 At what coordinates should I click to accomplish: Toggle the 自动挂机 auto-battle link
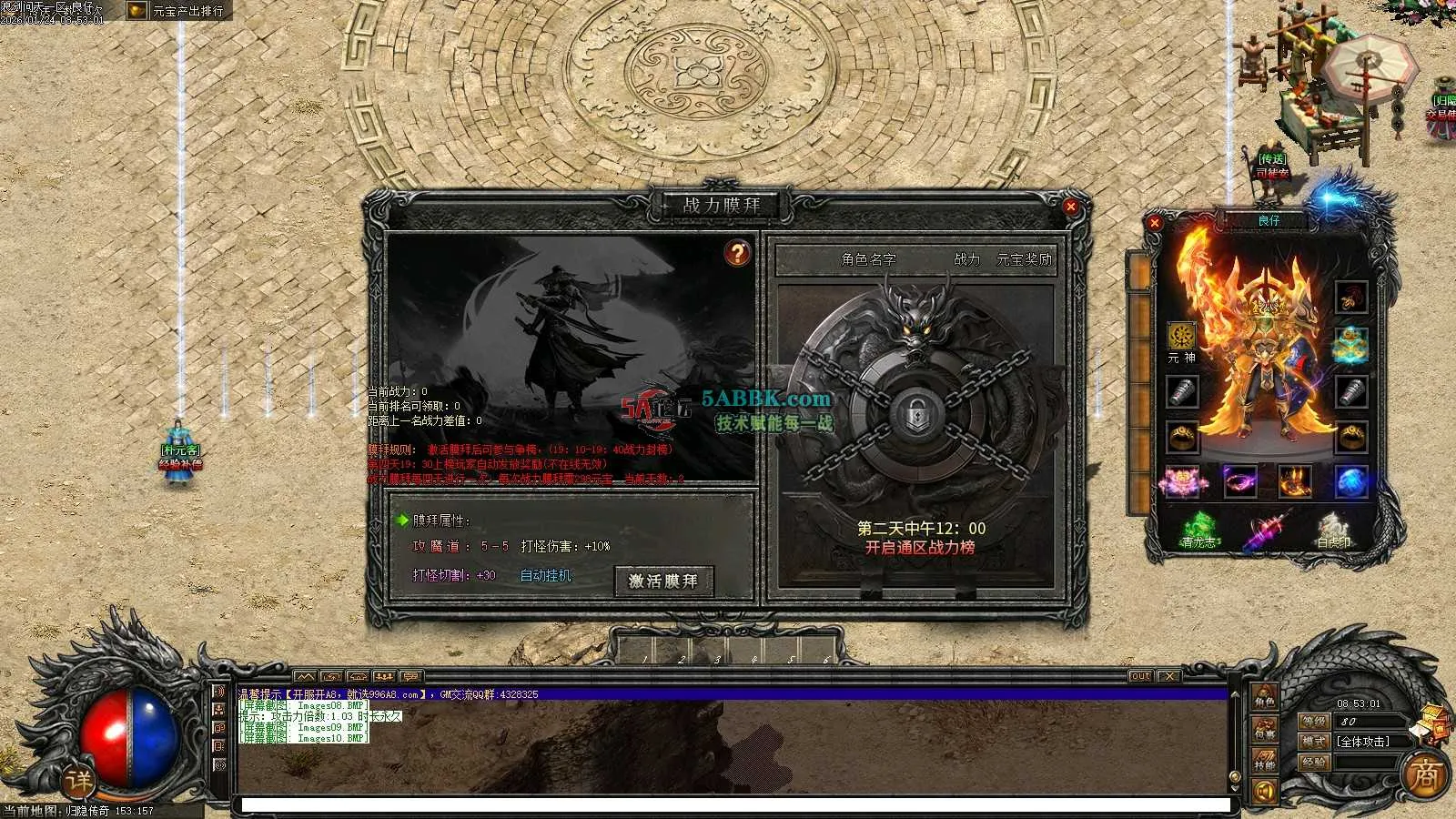pos(545,575)
